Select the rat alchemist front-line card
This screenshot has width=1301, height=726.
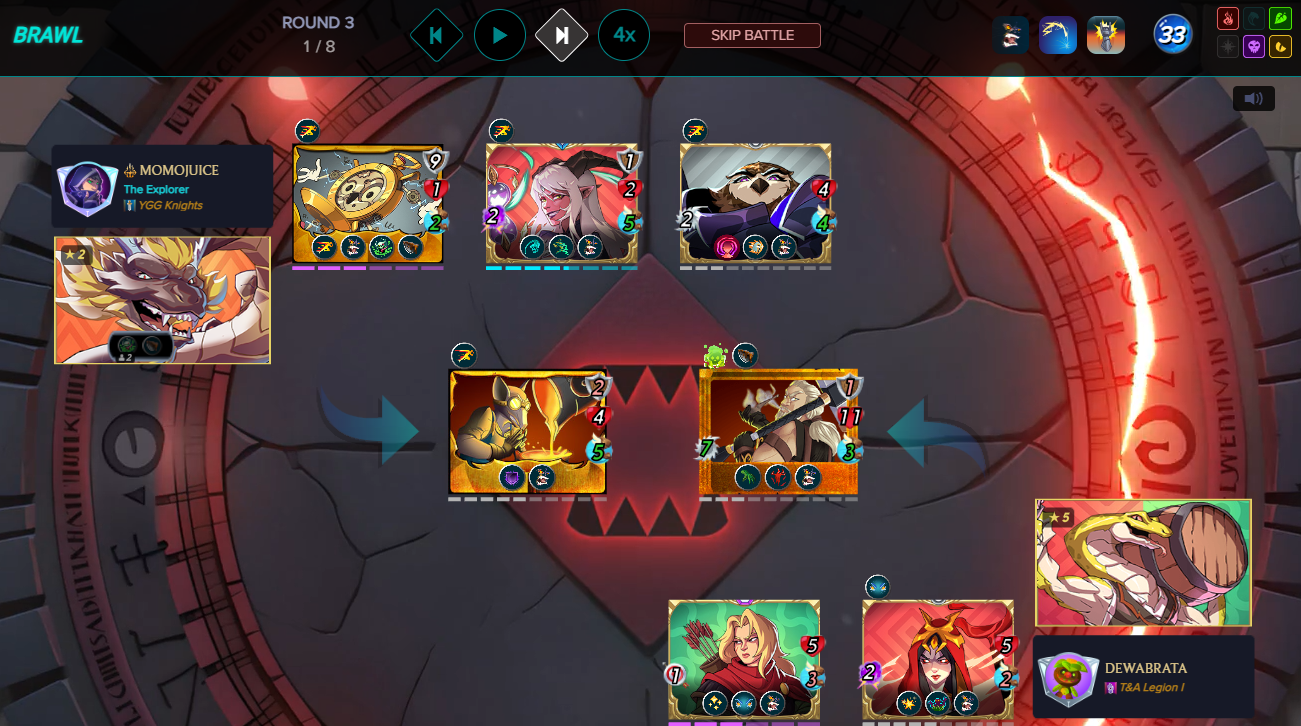[x=528, y=431]
